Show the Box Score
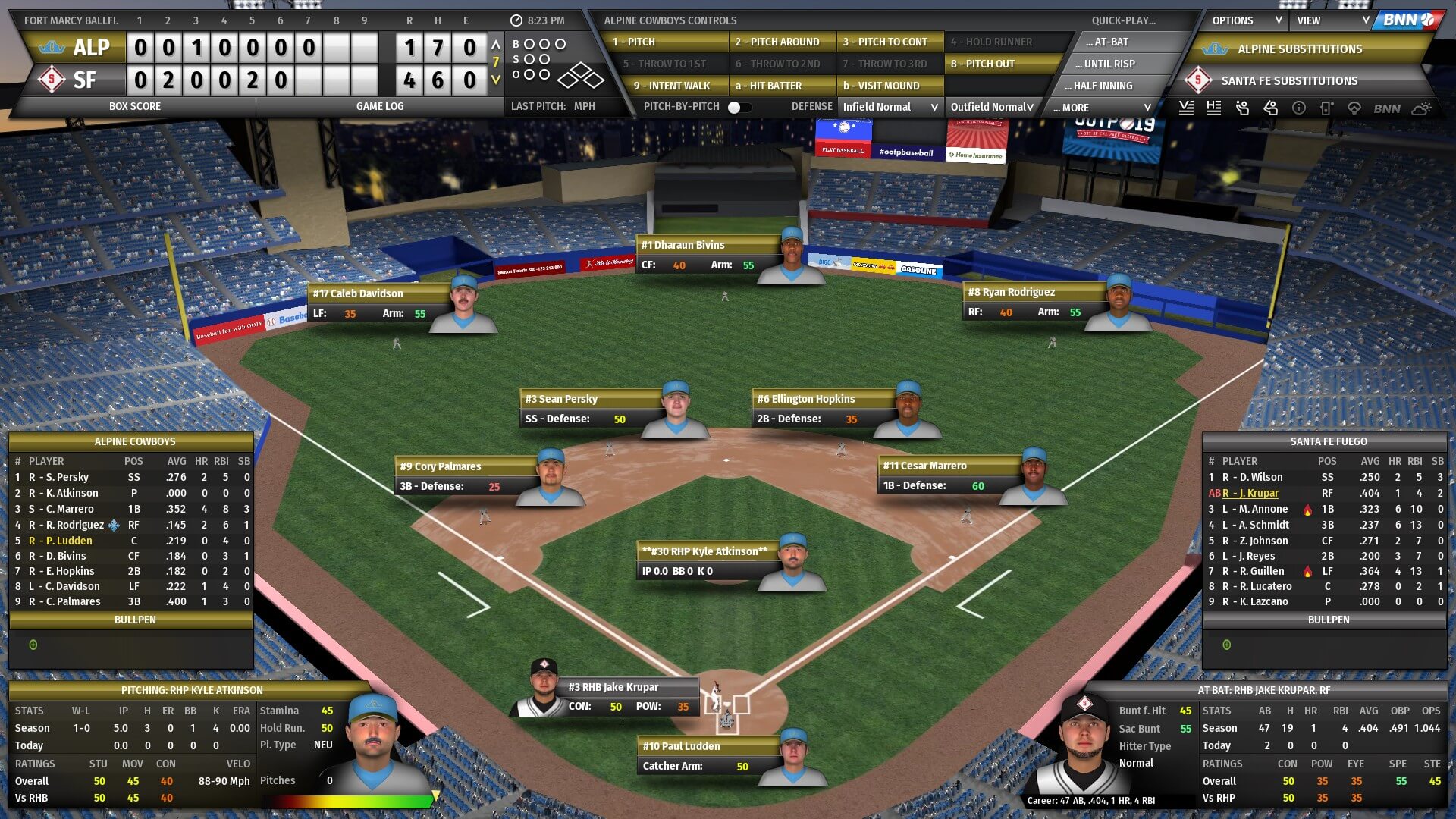The image size is (1456, 819). click(x=135, y=107)
